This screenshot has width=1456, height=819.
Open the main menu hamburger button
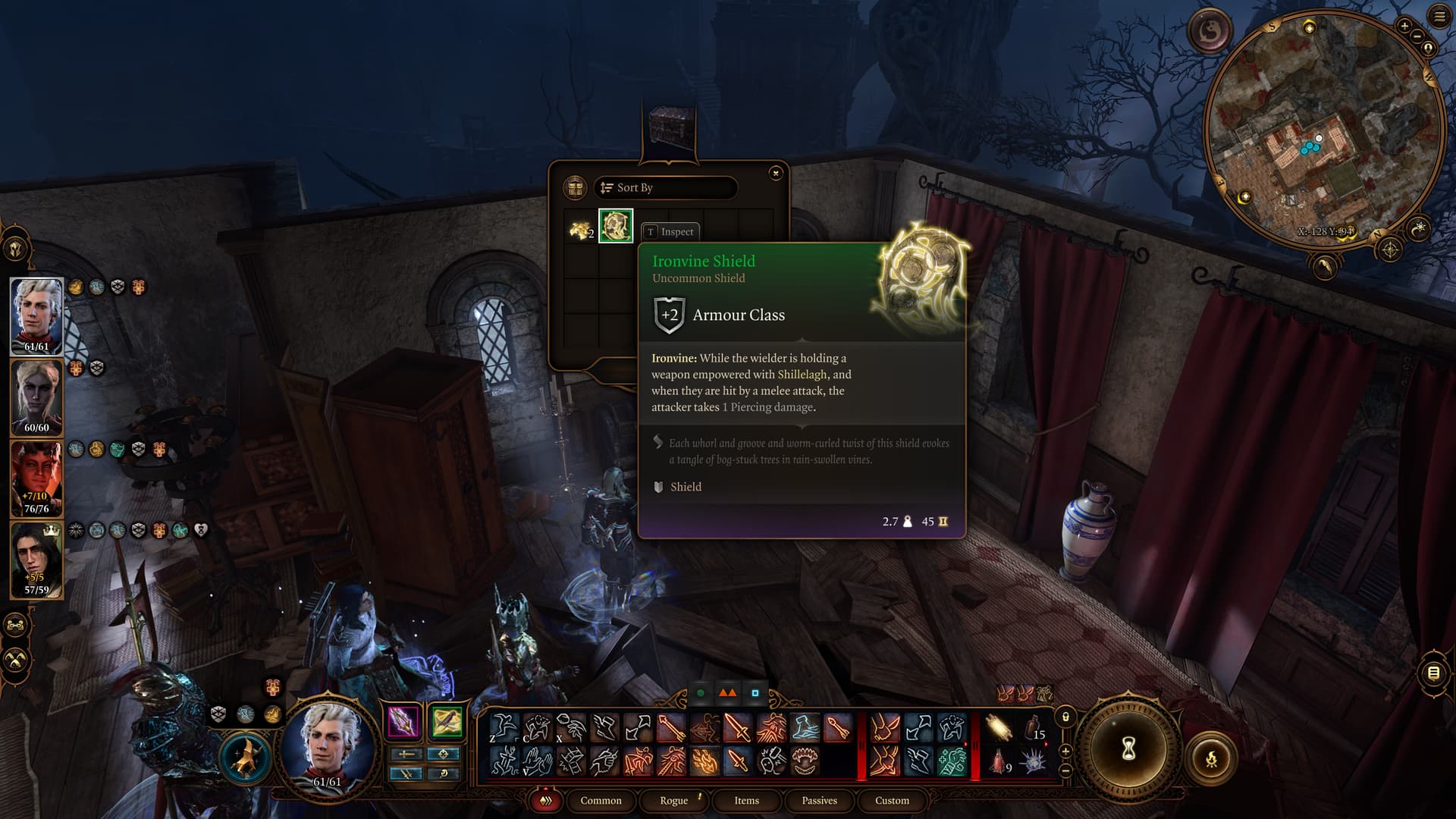coord(1439,17)
